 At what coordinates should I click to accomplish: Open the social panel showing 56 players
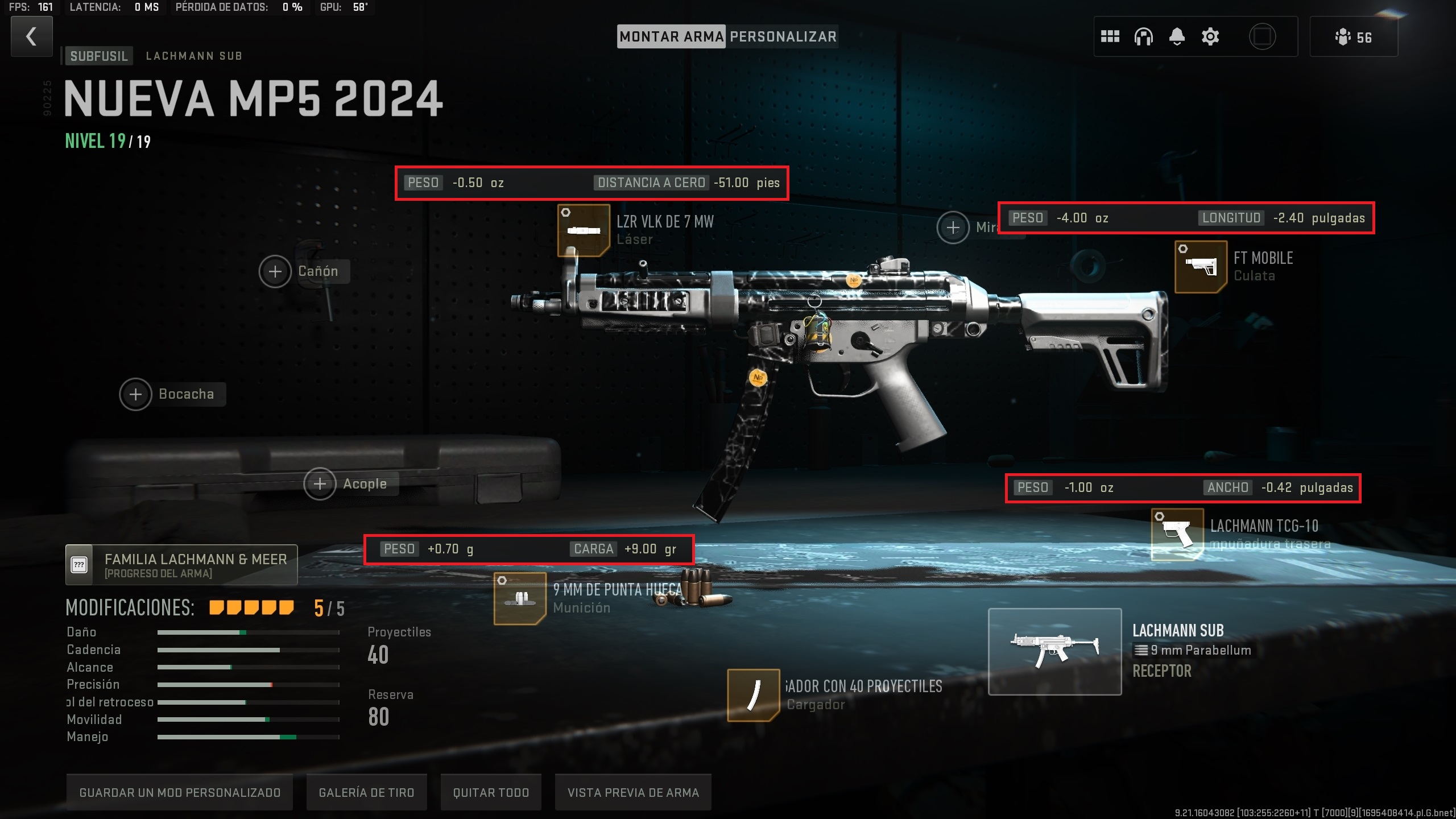point(1354,37)
